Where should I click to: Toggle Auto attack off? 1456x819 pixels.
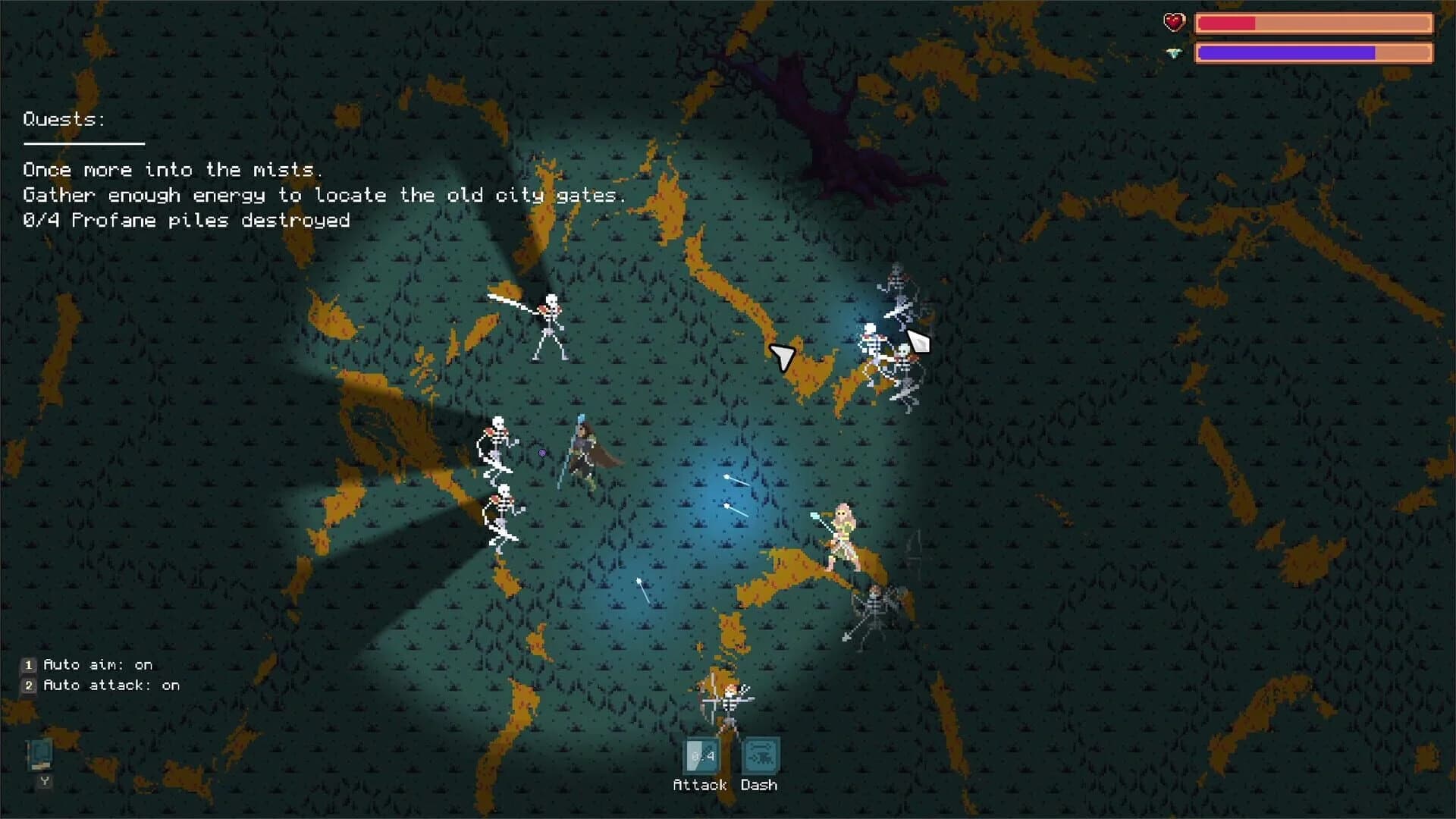[x=111, y=685]
